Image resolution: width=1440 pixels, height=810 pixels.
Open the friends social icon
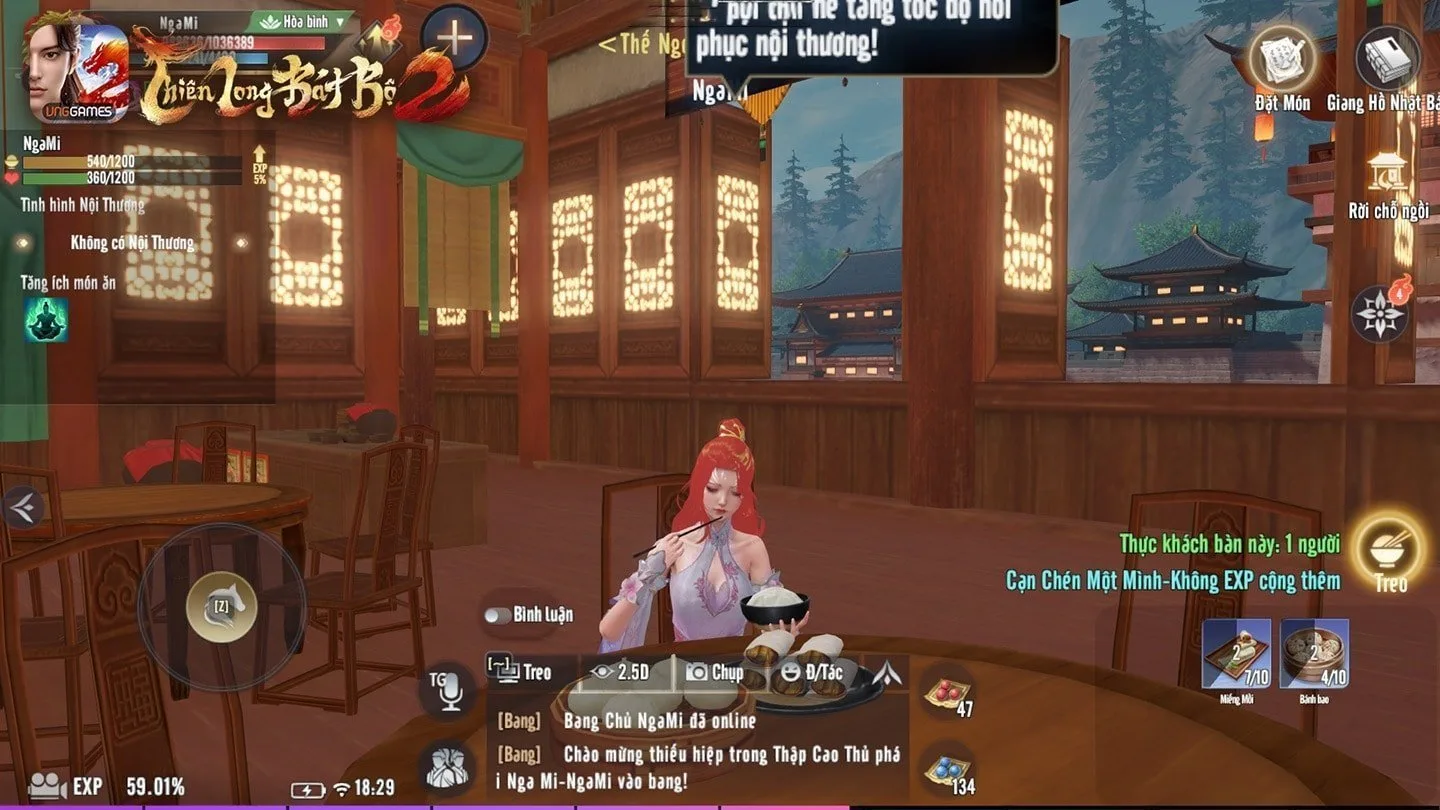click(447, 766)
